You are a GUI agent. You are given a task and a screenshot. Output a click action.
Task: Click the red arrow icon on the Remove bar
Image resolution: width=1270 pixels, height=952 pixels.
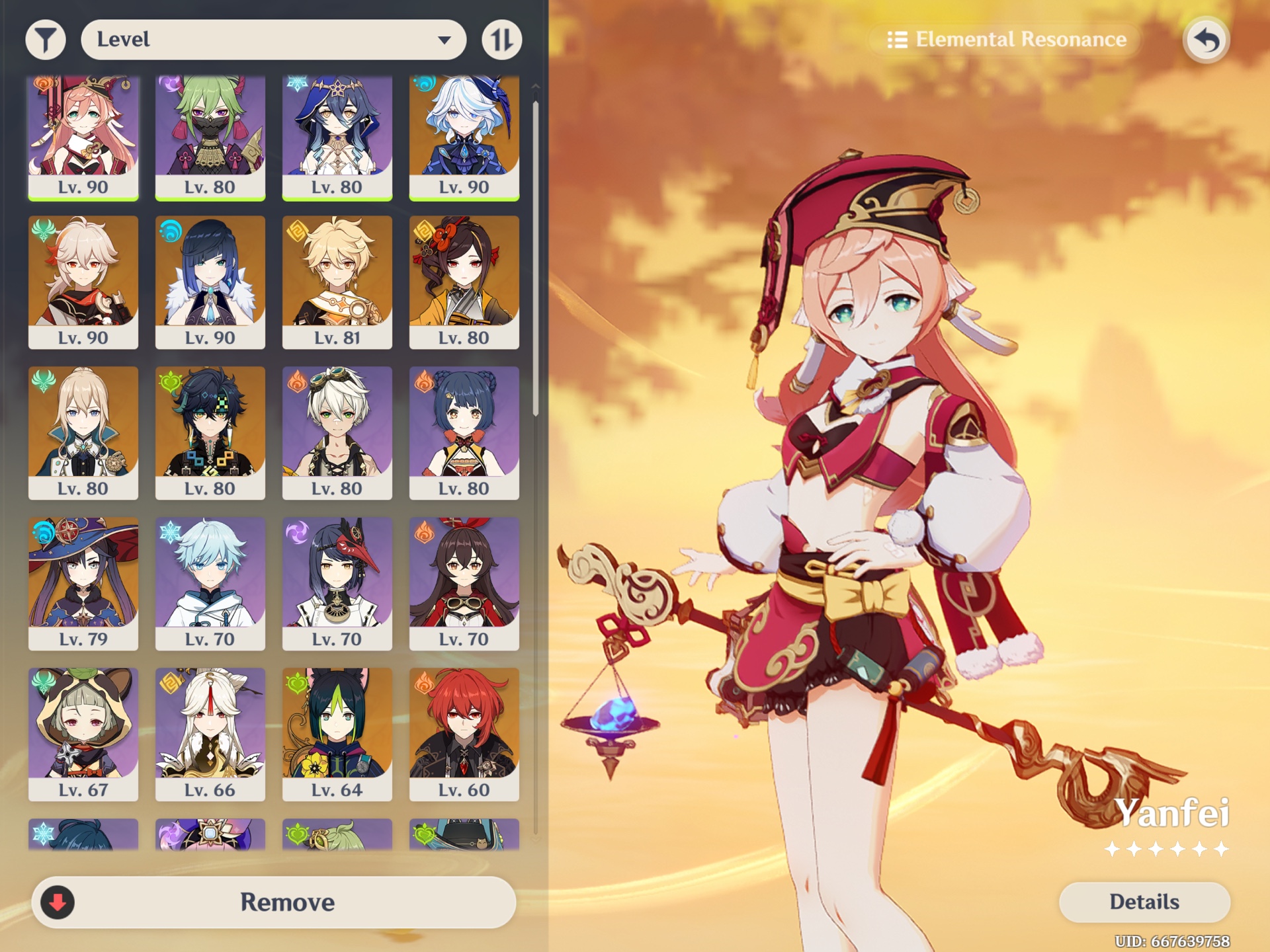tap(60, 902)
